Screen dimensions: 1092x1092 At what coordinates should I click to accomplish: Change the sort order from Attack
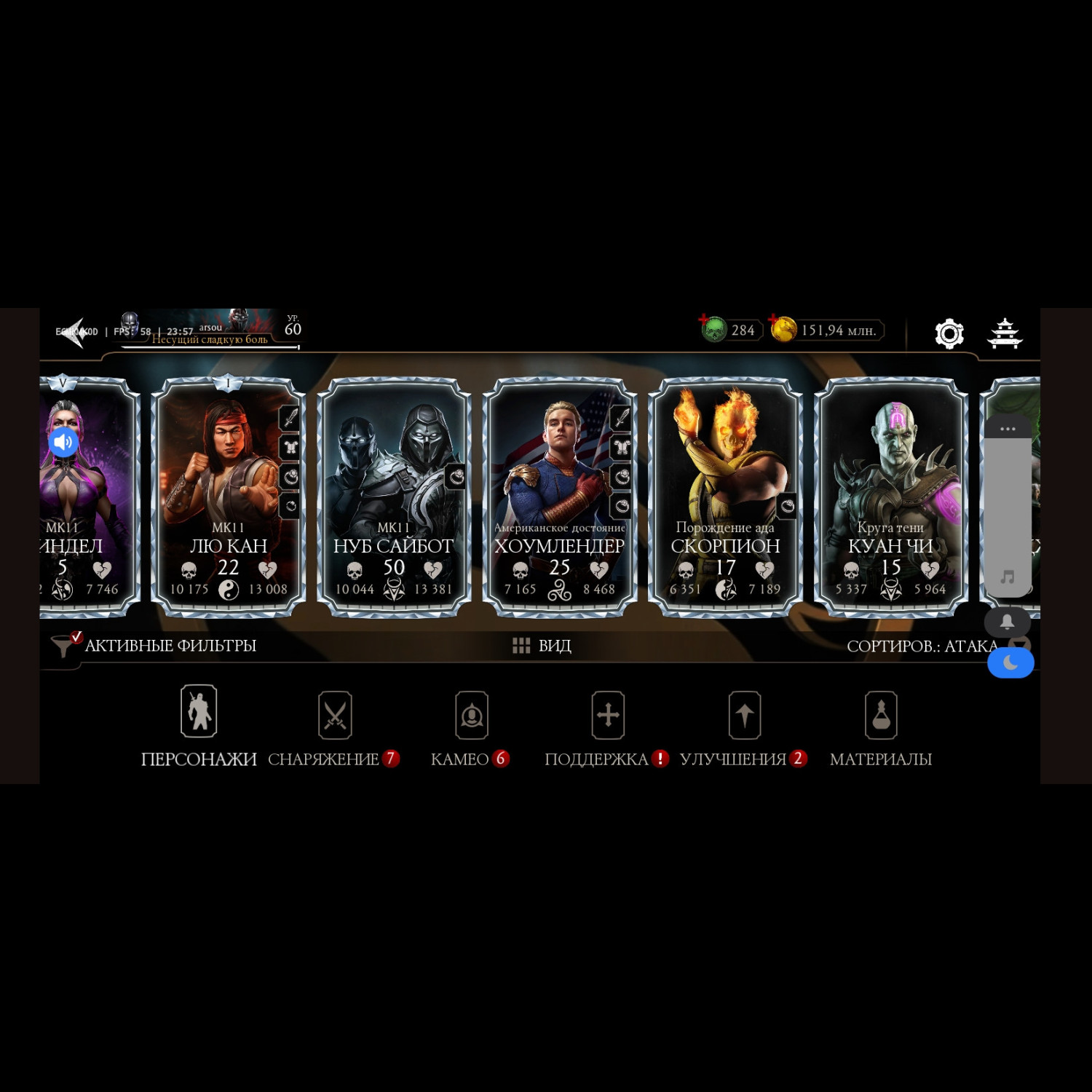coord(921,646)
